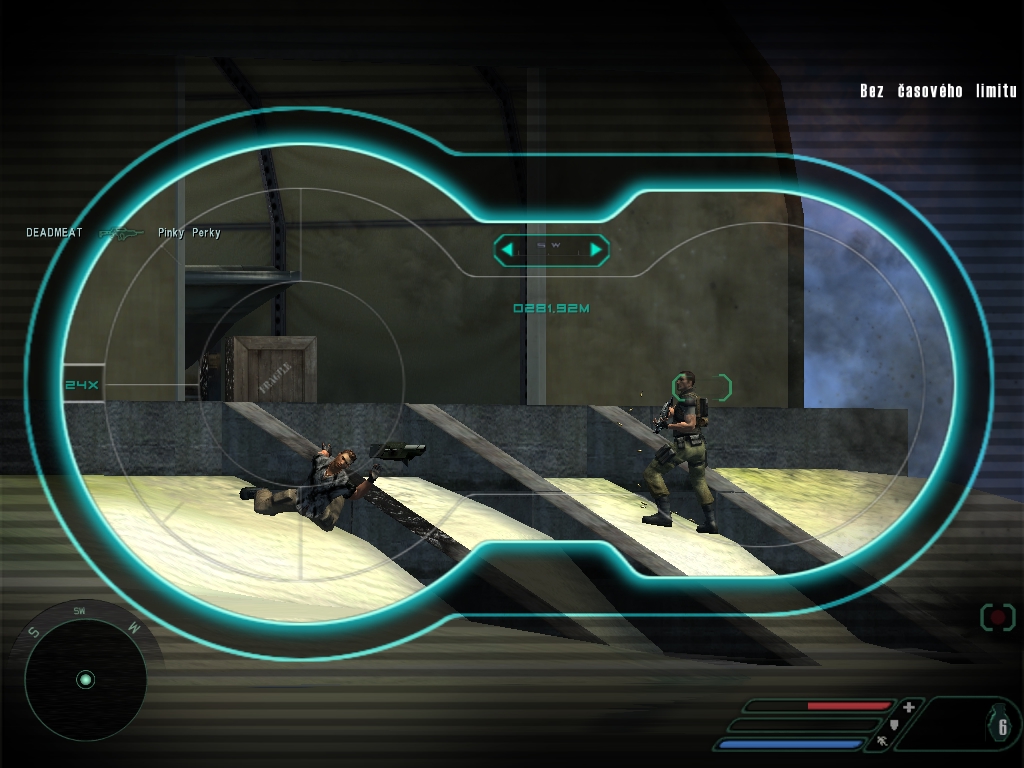The width and height of the screenshot is (1024, 768).
Task: Click the circular radar minimap
Action: (x=85, y=680)
